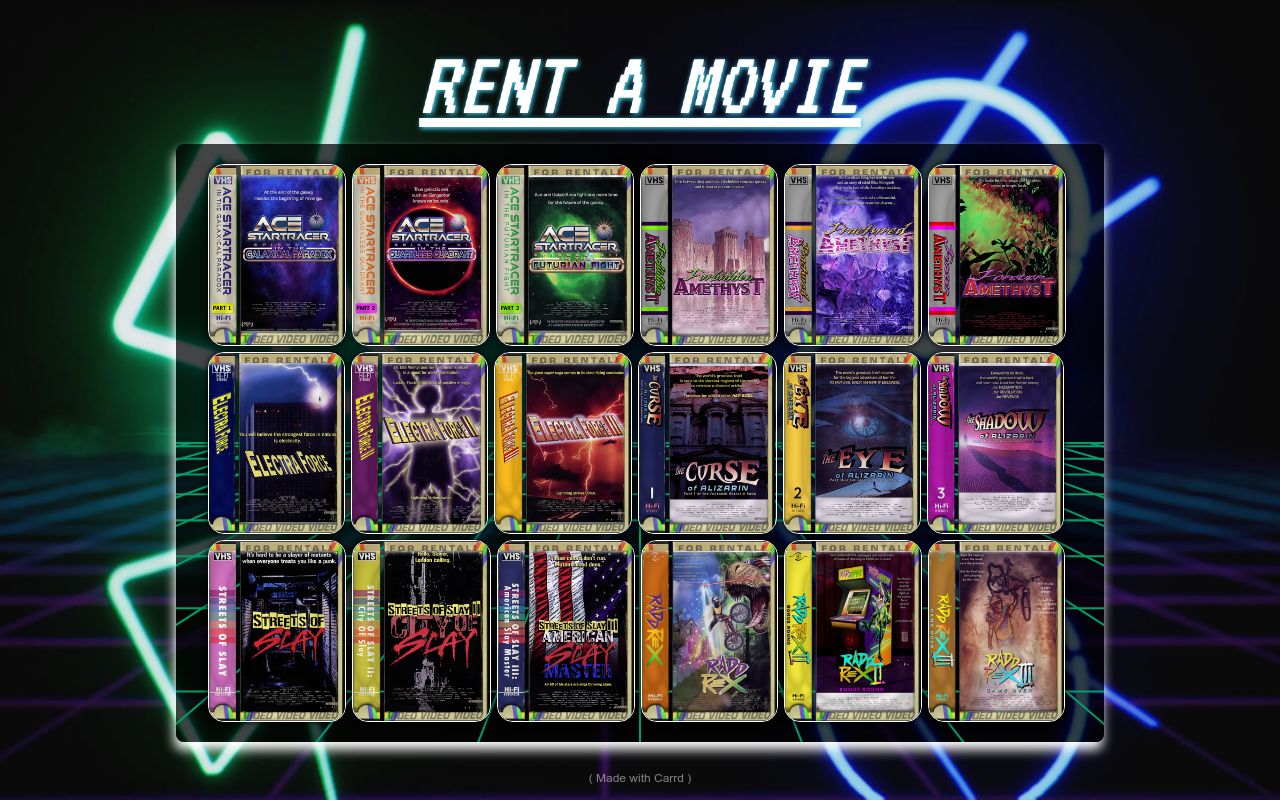The height and width of the screenshot is (800, 1280).
Task: Open the Made with Carrd link
Action: coord(639,778)
